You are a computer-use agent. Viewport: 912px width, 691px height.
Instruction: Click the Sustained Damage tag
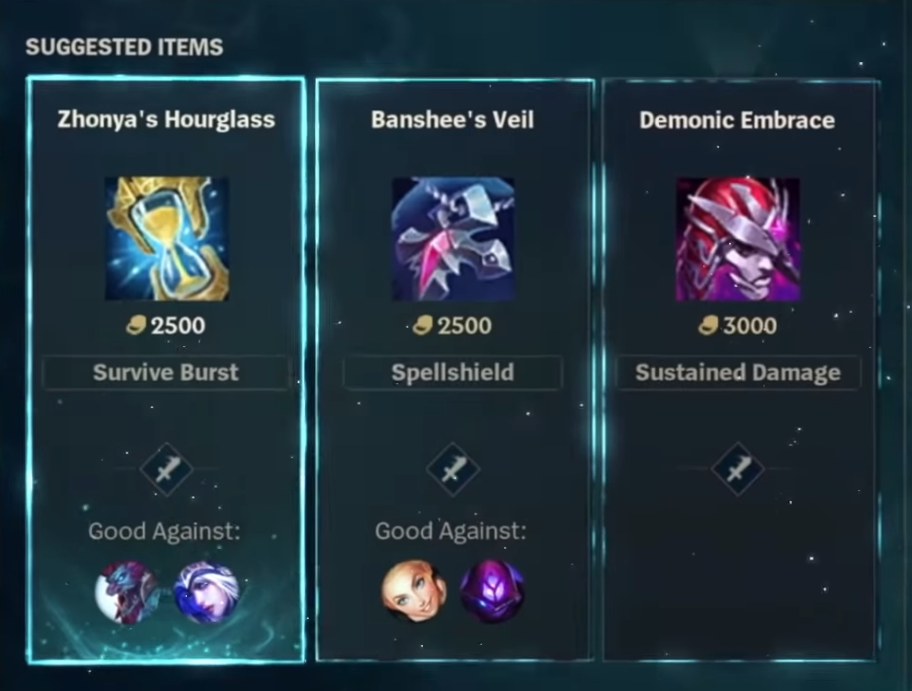coord(738,373)
